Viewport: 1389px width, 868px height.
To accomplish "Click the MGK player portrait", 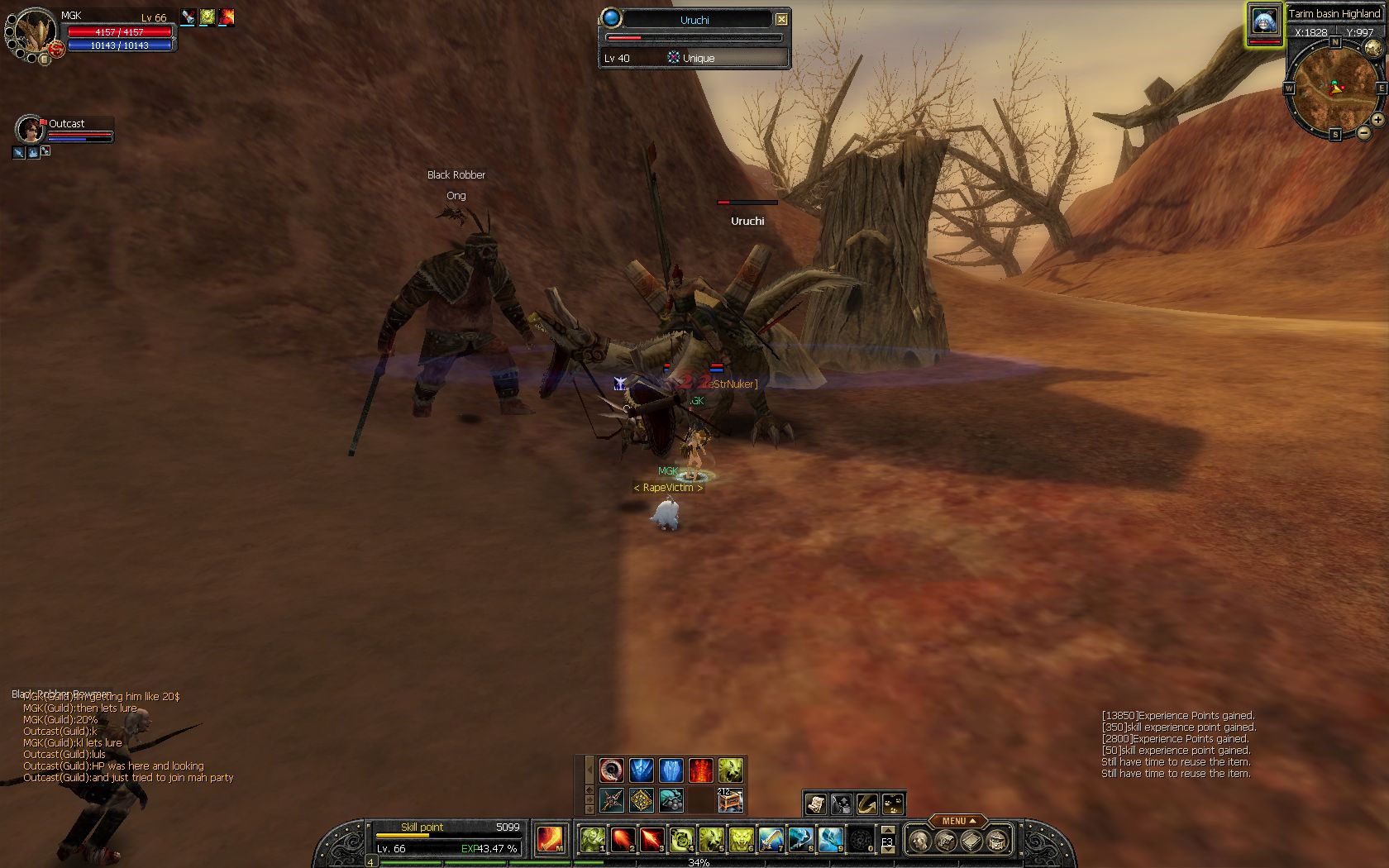I will tap(36, 31).
